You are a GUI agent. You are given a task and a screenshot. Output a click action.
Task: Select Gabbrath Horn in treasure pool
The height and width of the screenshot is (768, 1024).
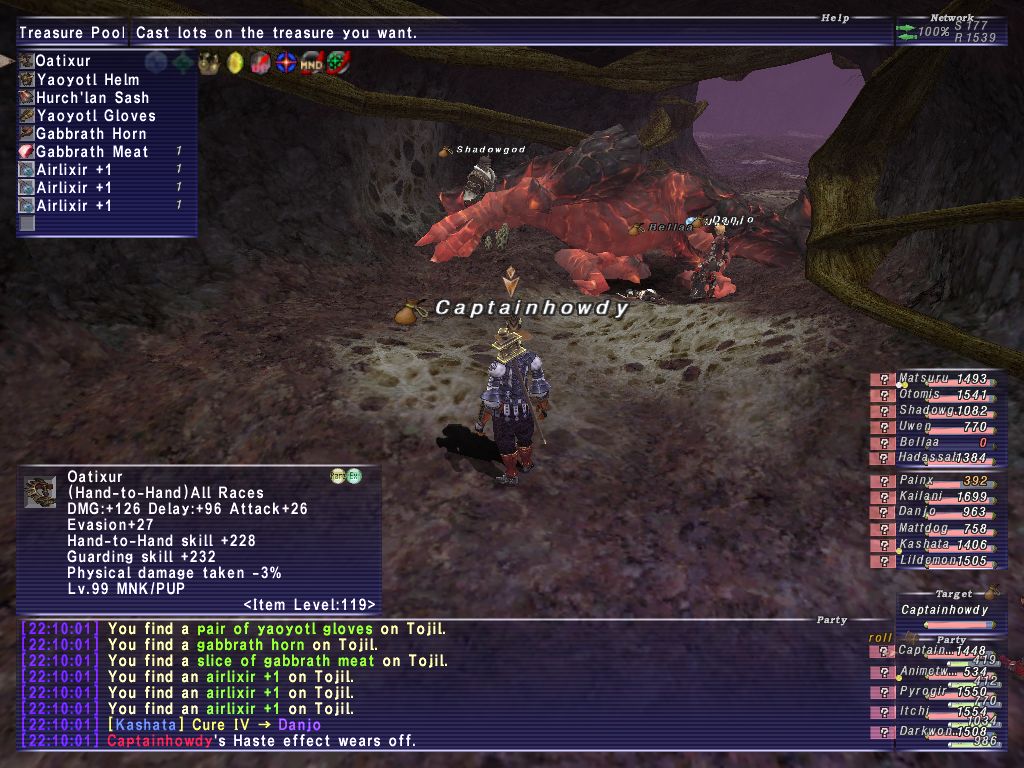click(x=91, y=134)
